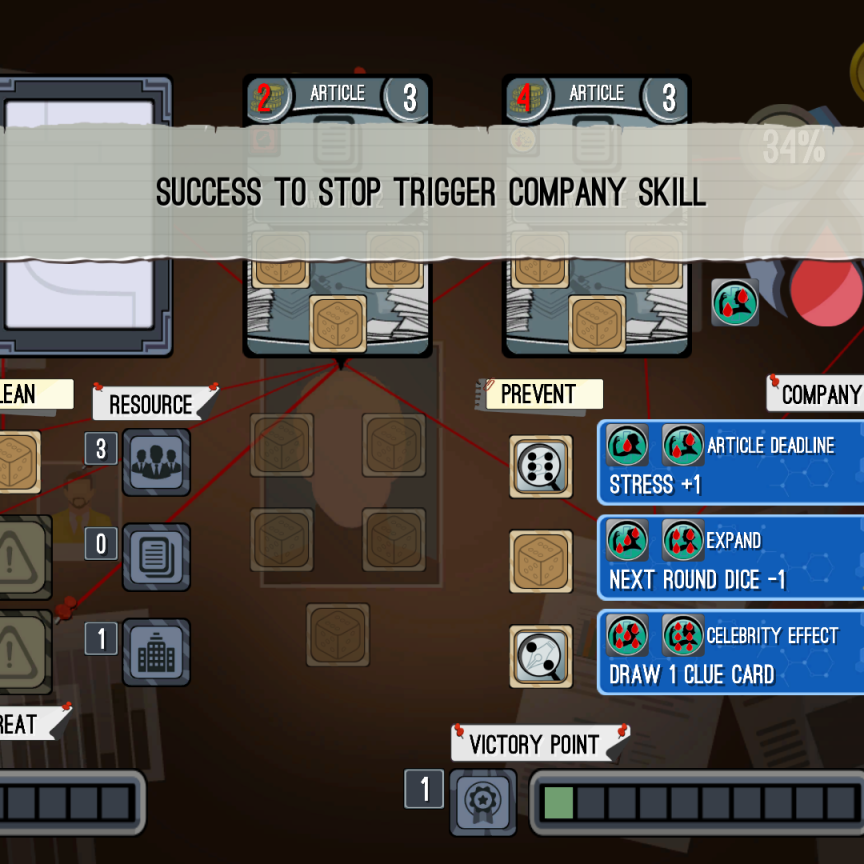The height and width of the screenshot is (864, 864).
Task: Click the people resource icon
Action: 156,462
